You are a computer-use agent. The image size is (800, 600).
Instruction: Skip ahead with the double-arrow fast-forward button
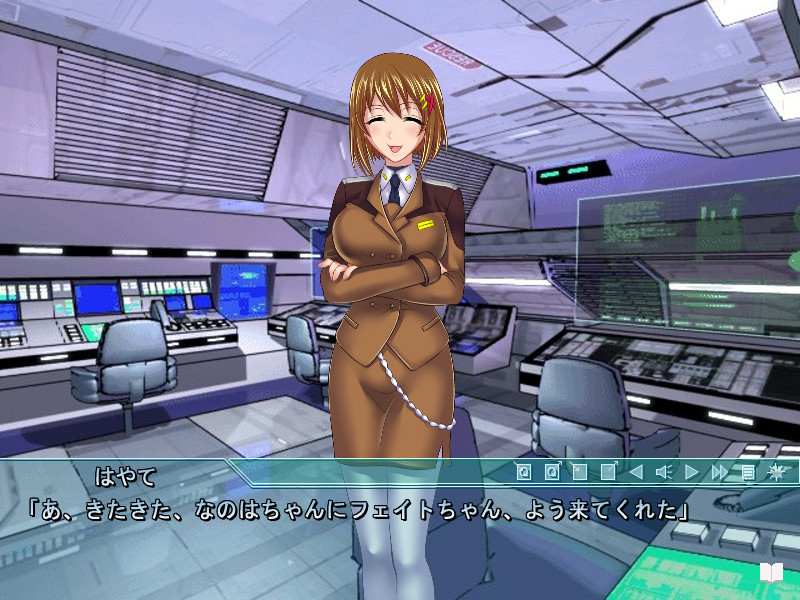719,472
